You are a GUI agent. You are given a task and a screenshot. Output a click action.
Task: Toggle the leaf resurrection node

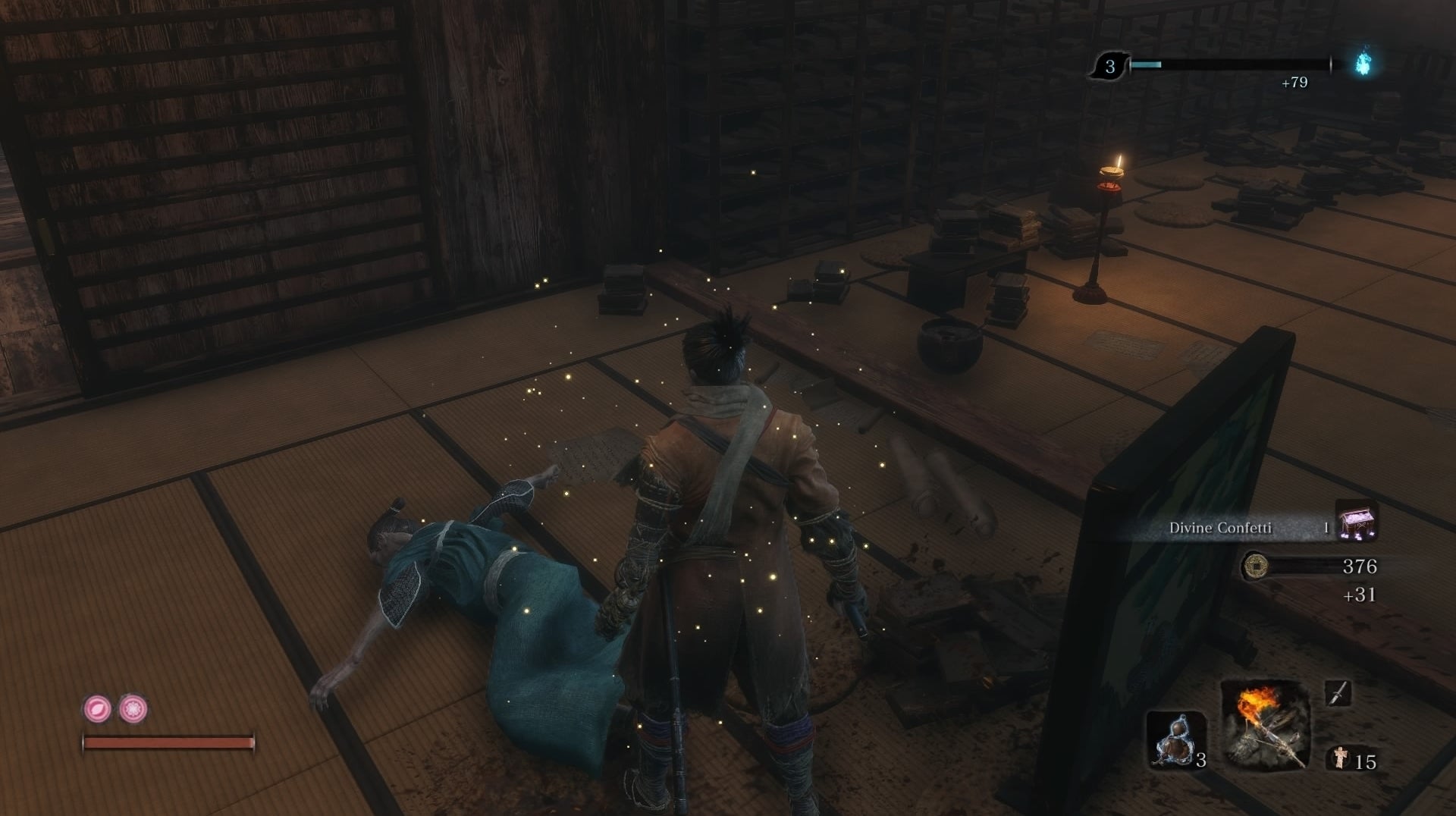95,708
